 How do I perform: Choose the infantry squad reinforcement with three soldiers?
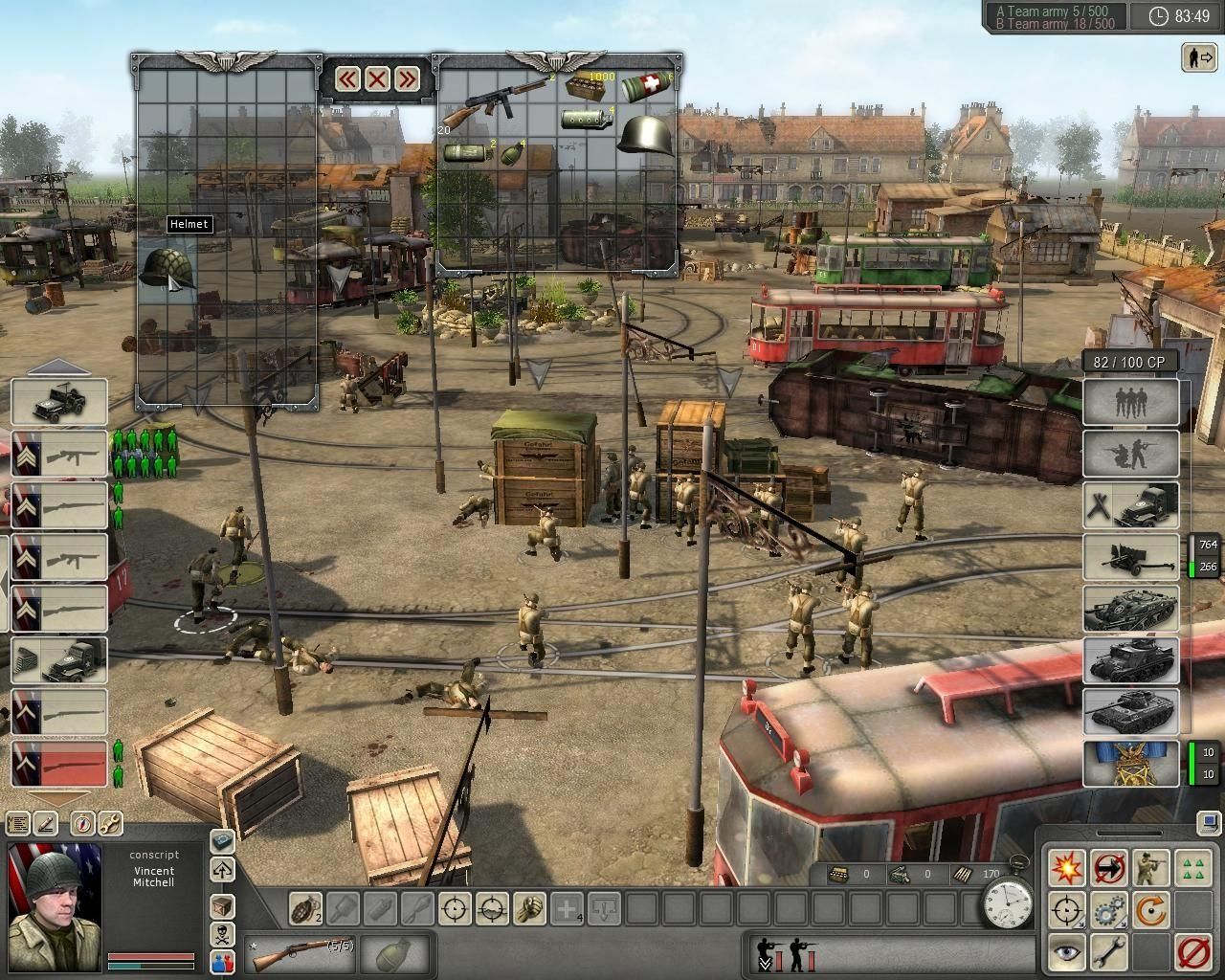[1131, 402]
